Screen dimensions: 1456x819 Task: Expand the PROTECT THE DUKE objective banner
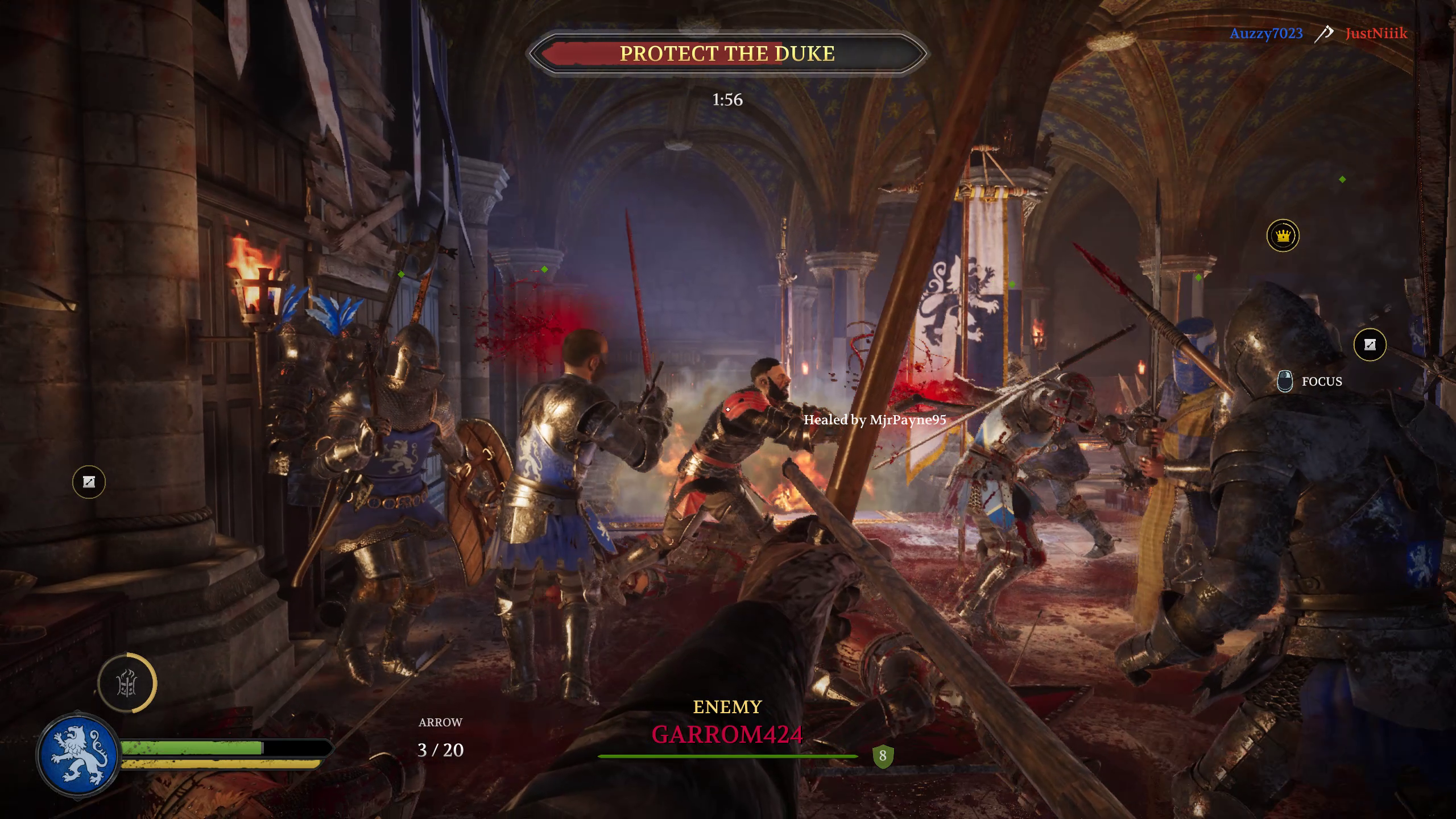(727, 54)
